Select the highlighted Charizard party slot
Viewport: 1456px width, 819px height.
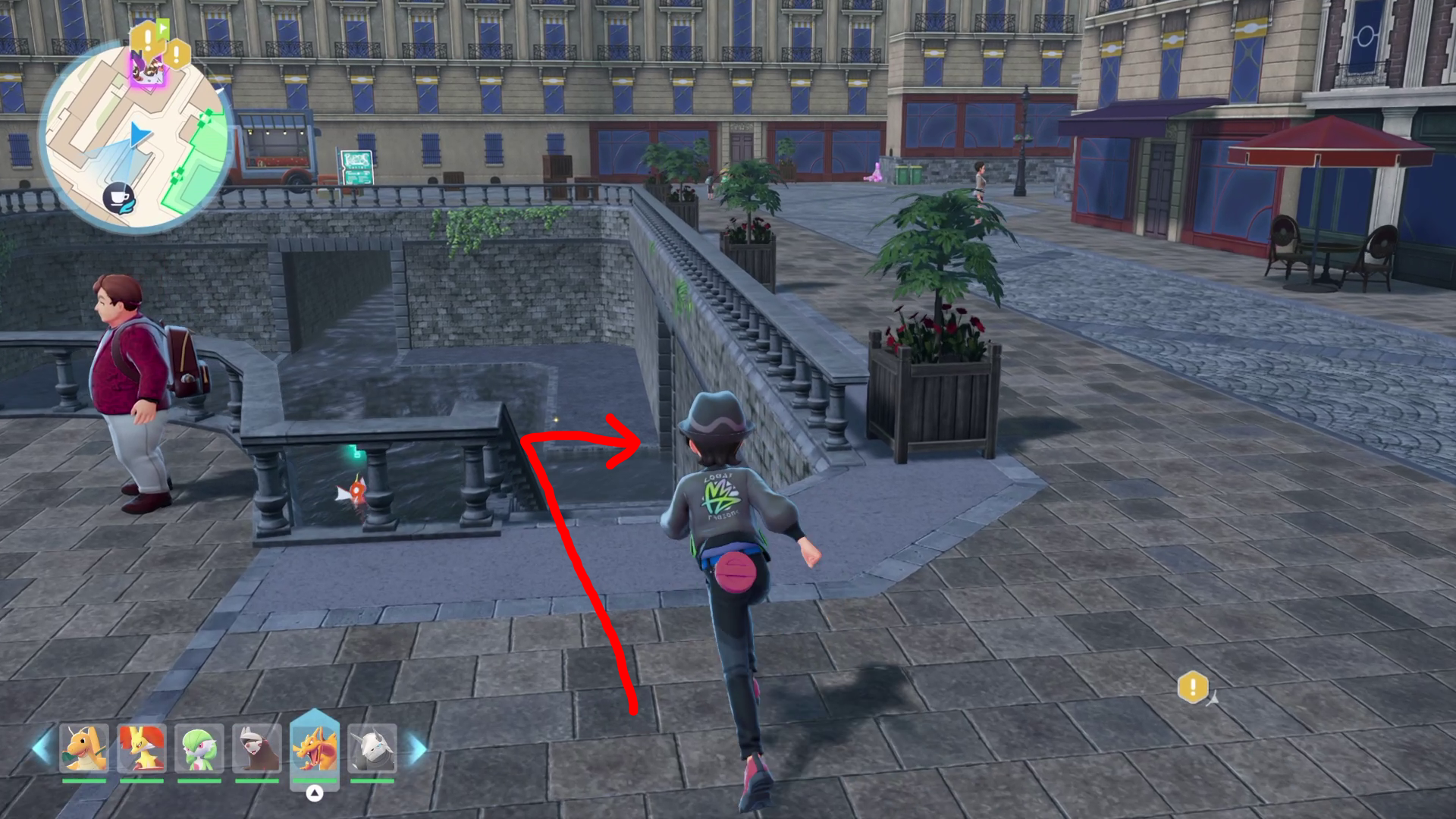(315, 748)
